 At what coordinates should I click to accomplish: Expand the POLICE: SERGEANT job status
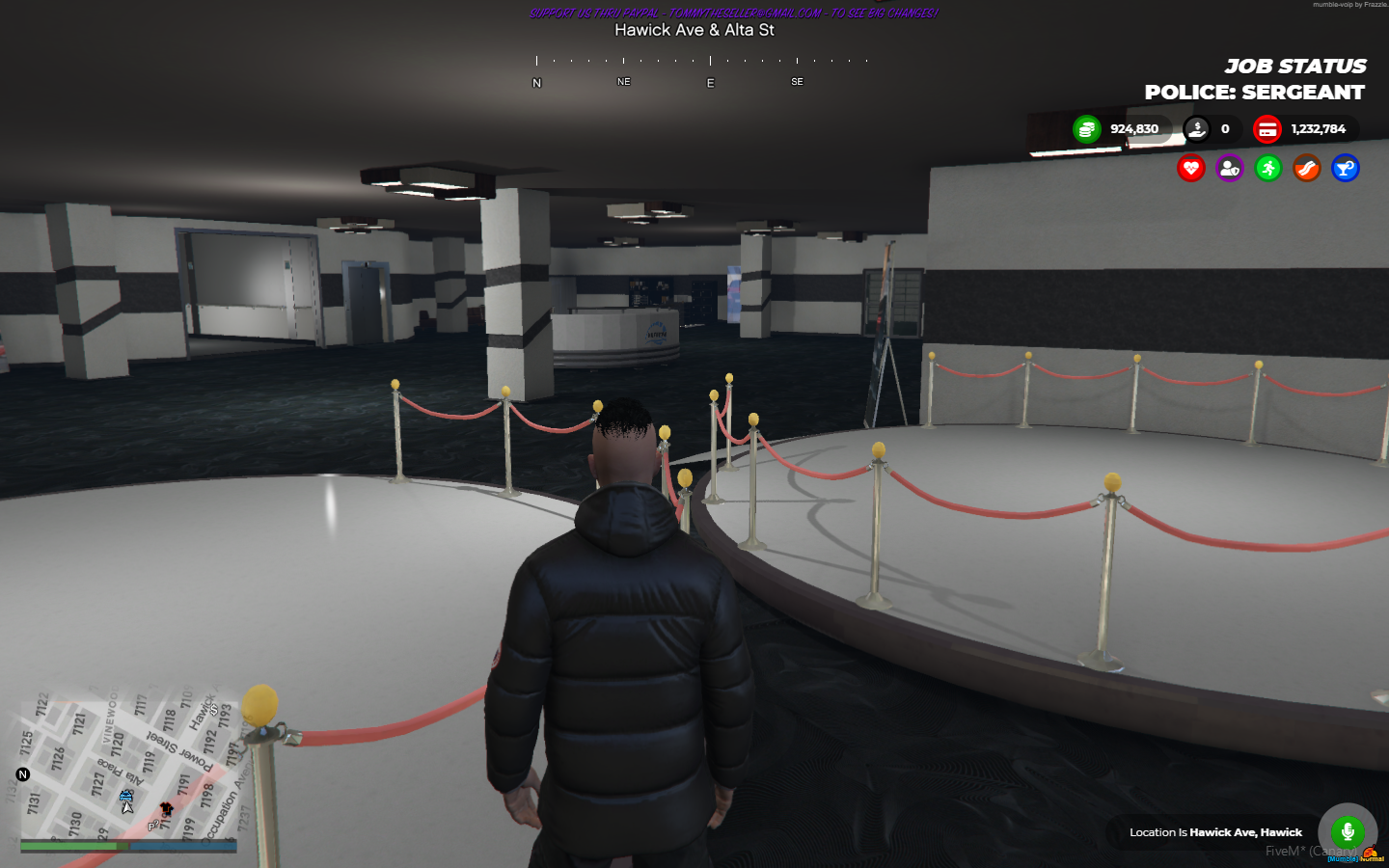1253,93
